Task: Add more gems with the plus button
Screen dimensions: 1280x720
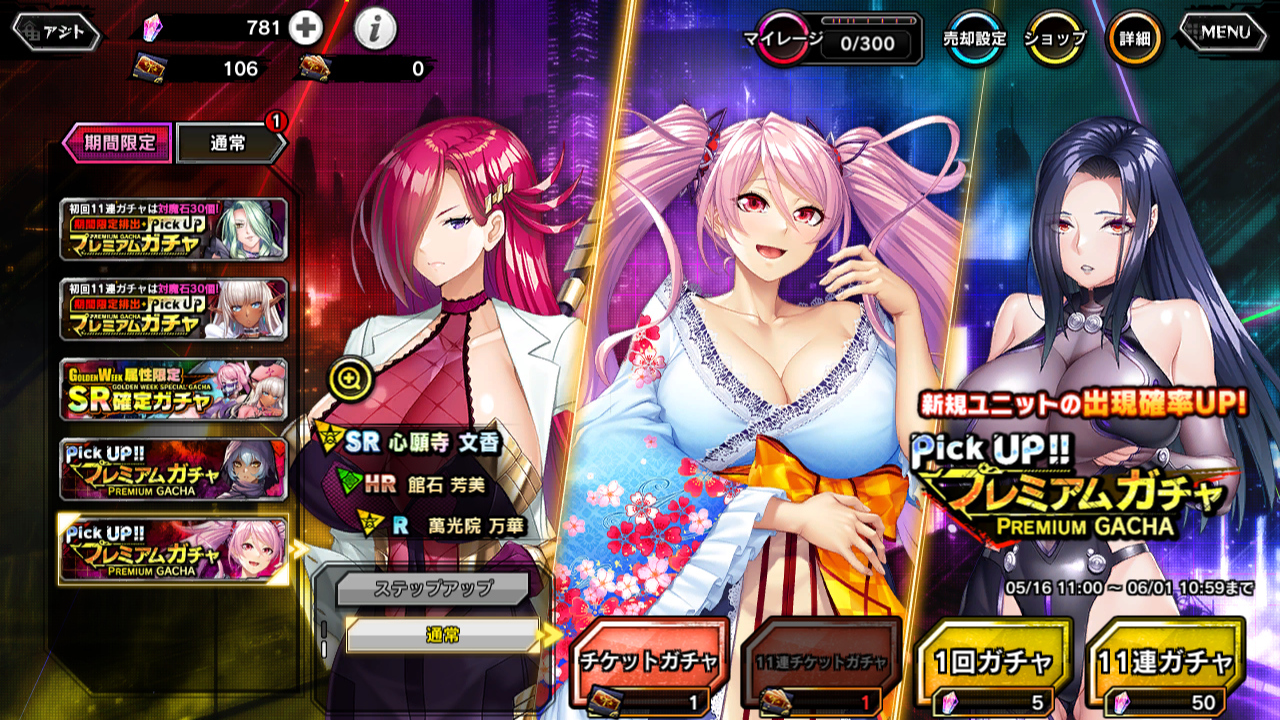Action: click(x=306, y=29)
